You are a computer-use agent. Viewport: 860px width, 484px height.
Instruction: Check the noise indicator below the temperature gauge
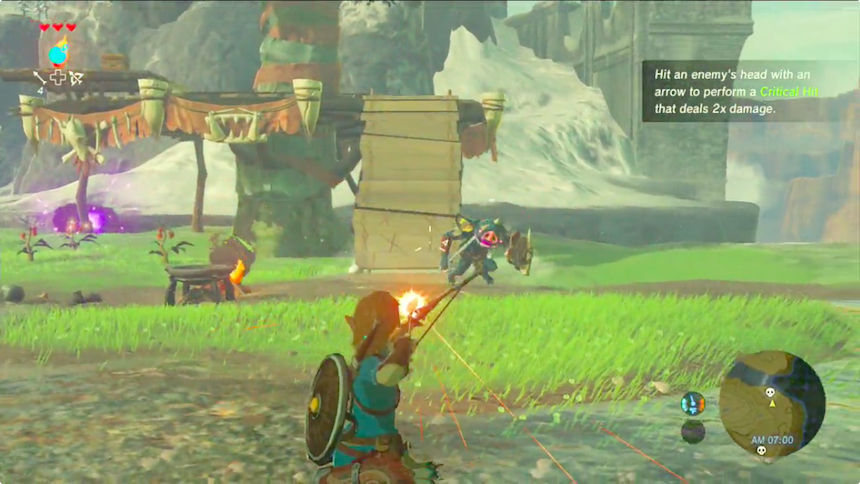click(692, 432)
